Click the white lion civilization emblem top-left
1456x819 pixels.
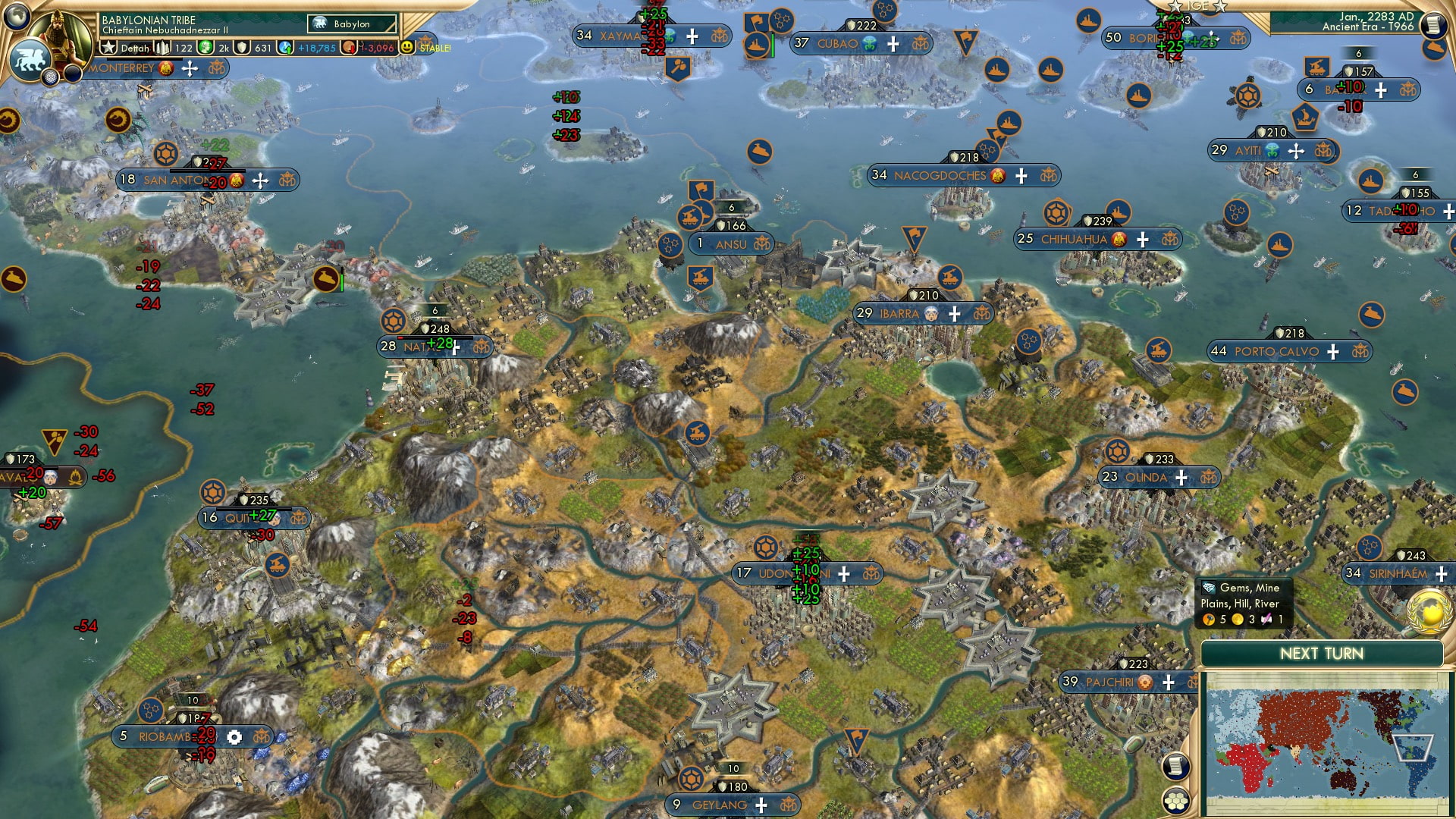[29, 61]
